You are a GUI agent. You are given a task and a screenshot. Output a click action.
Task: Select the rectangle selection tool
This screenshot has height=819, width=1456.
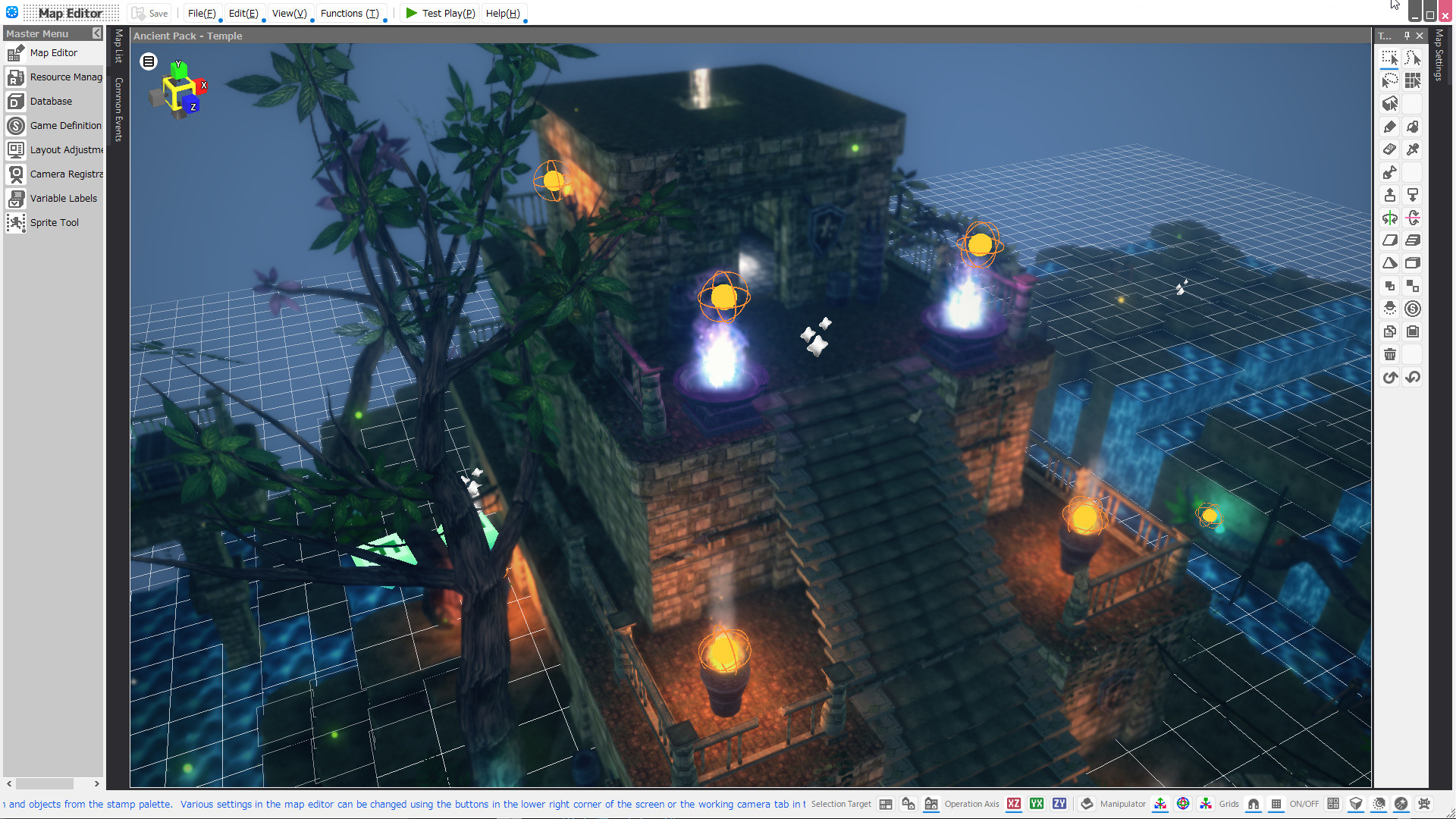(1389, 57)
